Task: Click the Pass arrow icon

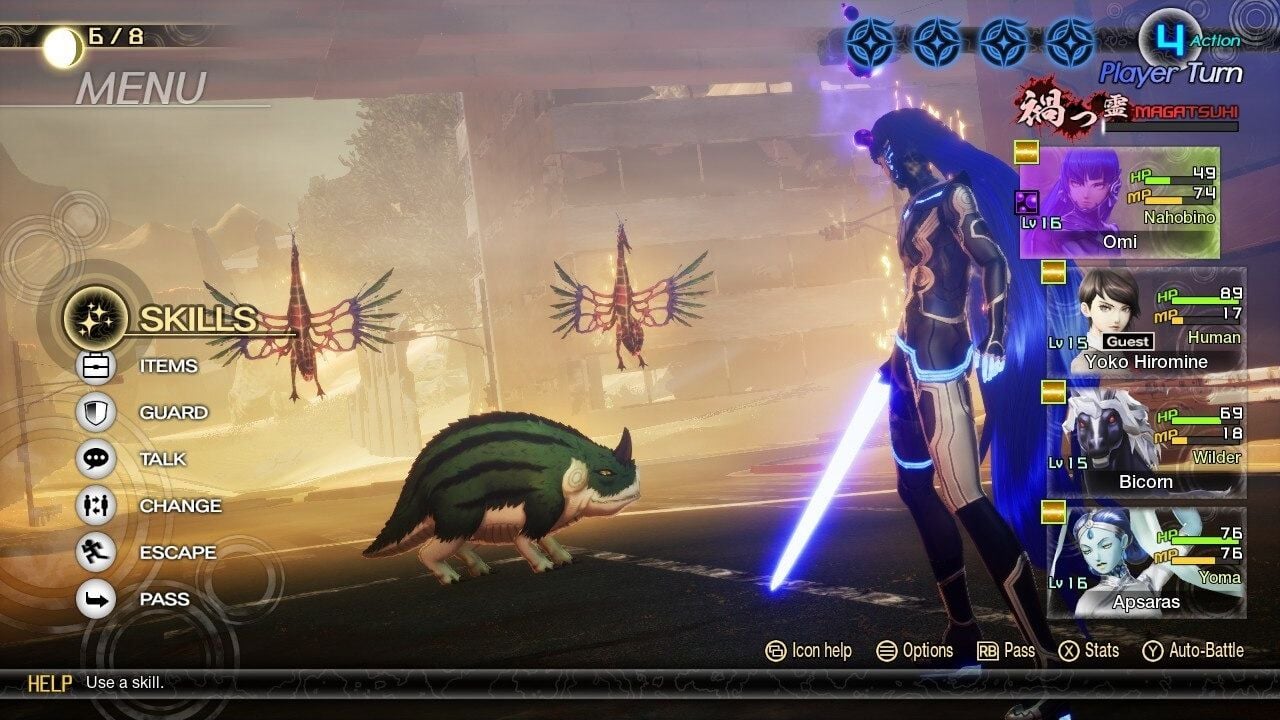Action: pos(95,599)
